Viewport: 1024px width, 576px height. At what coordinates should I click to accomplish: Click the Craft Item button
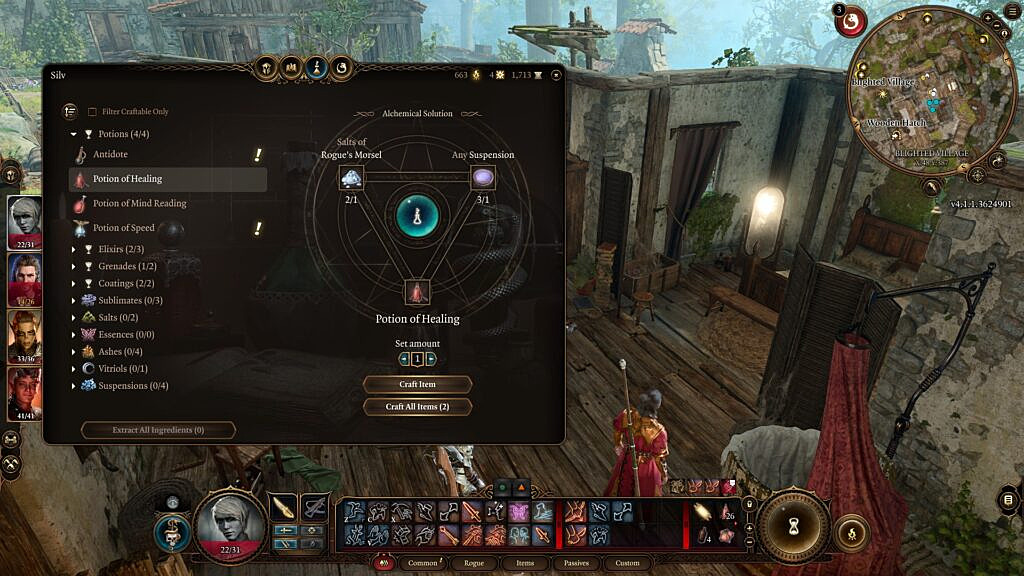pyautogui.click(x=417, y=384)
